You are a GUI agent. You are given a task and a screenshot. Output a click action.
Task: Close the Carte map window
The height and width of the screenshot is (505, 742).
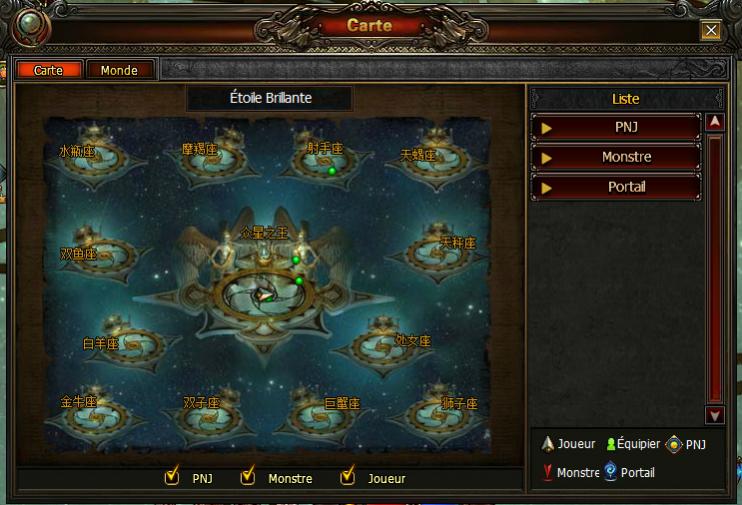pos(711,30)
